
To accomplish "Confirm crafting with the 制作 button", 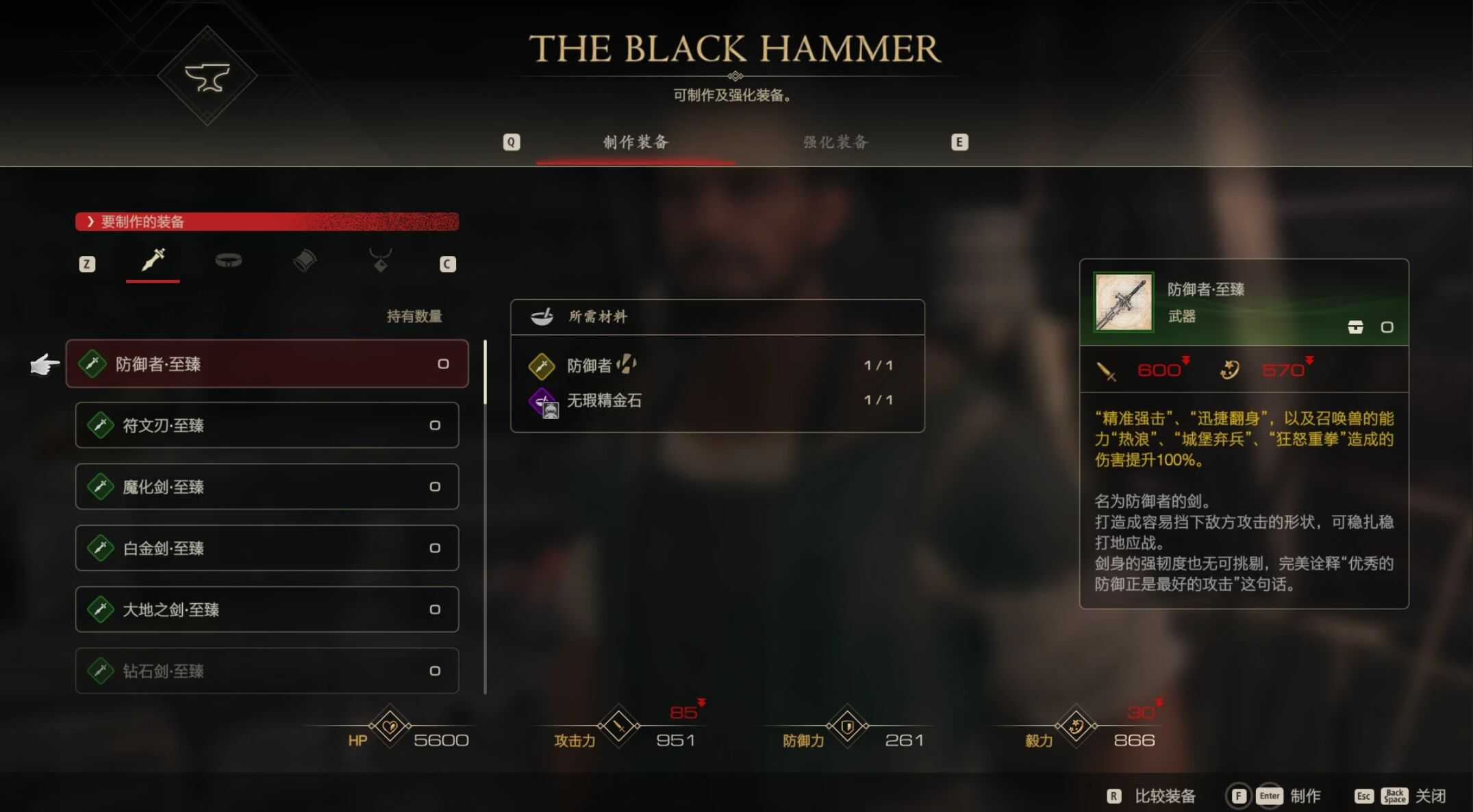I will point(1304,796).
